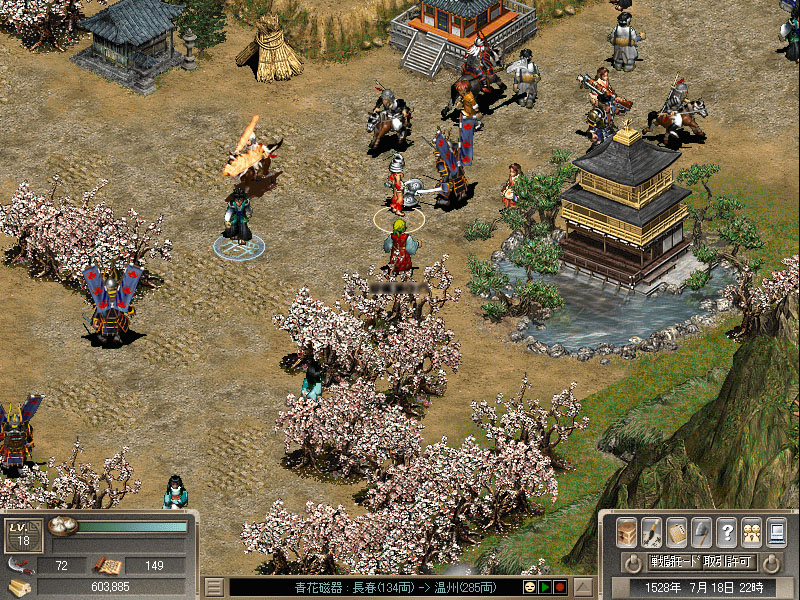Click the red record circle button
This screenshot has height=600, width=800.
(x=560, y=587)
